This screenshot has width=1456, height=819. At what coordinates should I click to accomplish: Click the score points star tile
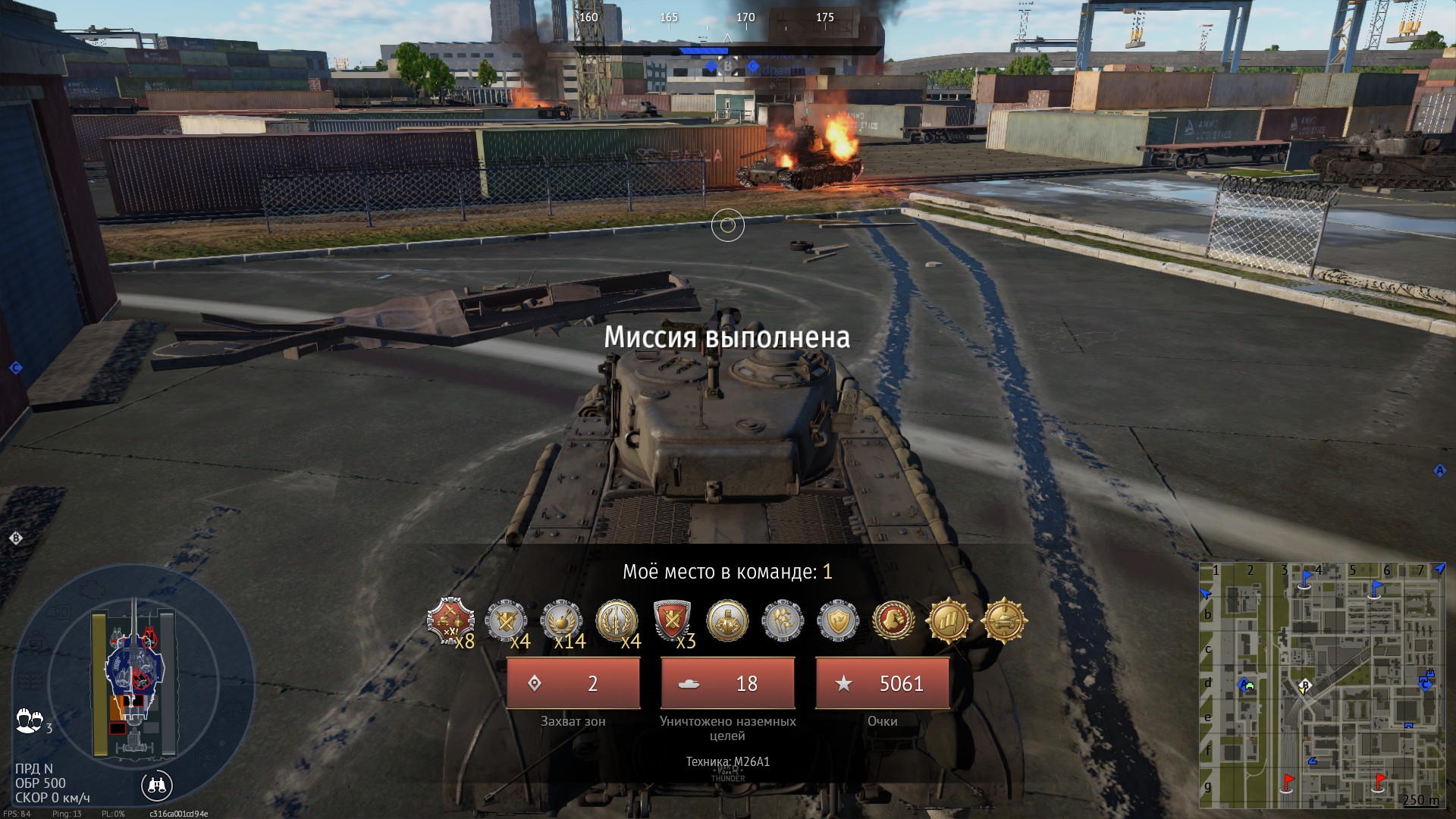coord(883,683)
